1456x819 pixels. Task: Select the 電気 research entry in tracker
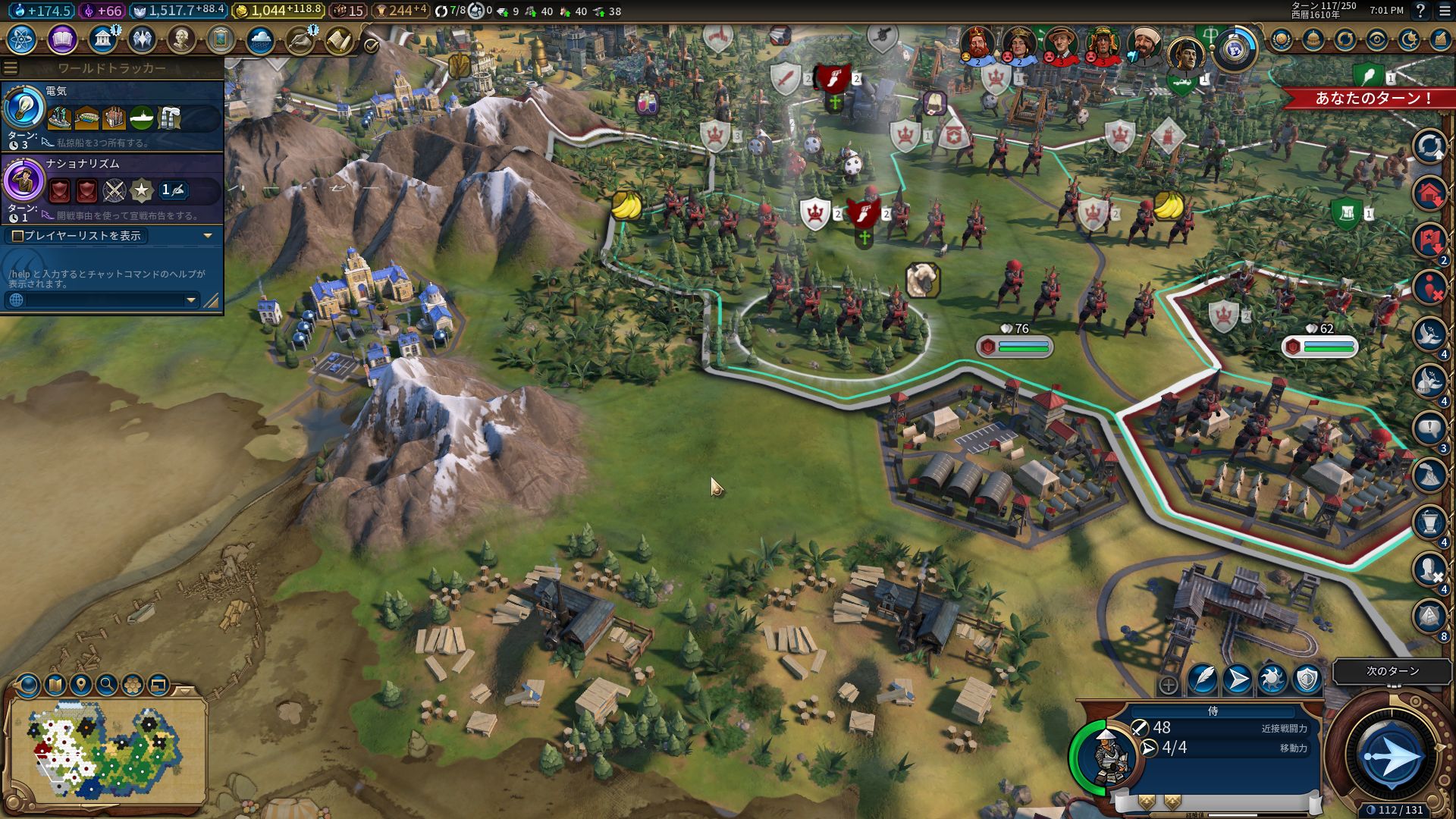tap(112, 115)
